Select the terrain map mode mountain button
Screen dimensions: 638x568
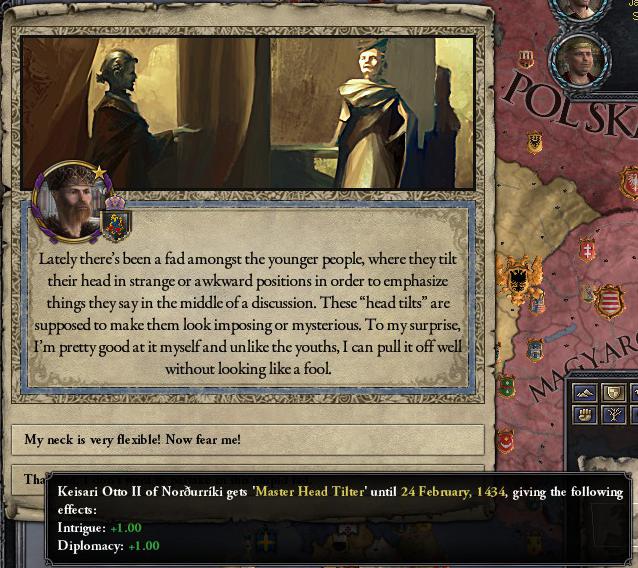[x=585, y=393]
